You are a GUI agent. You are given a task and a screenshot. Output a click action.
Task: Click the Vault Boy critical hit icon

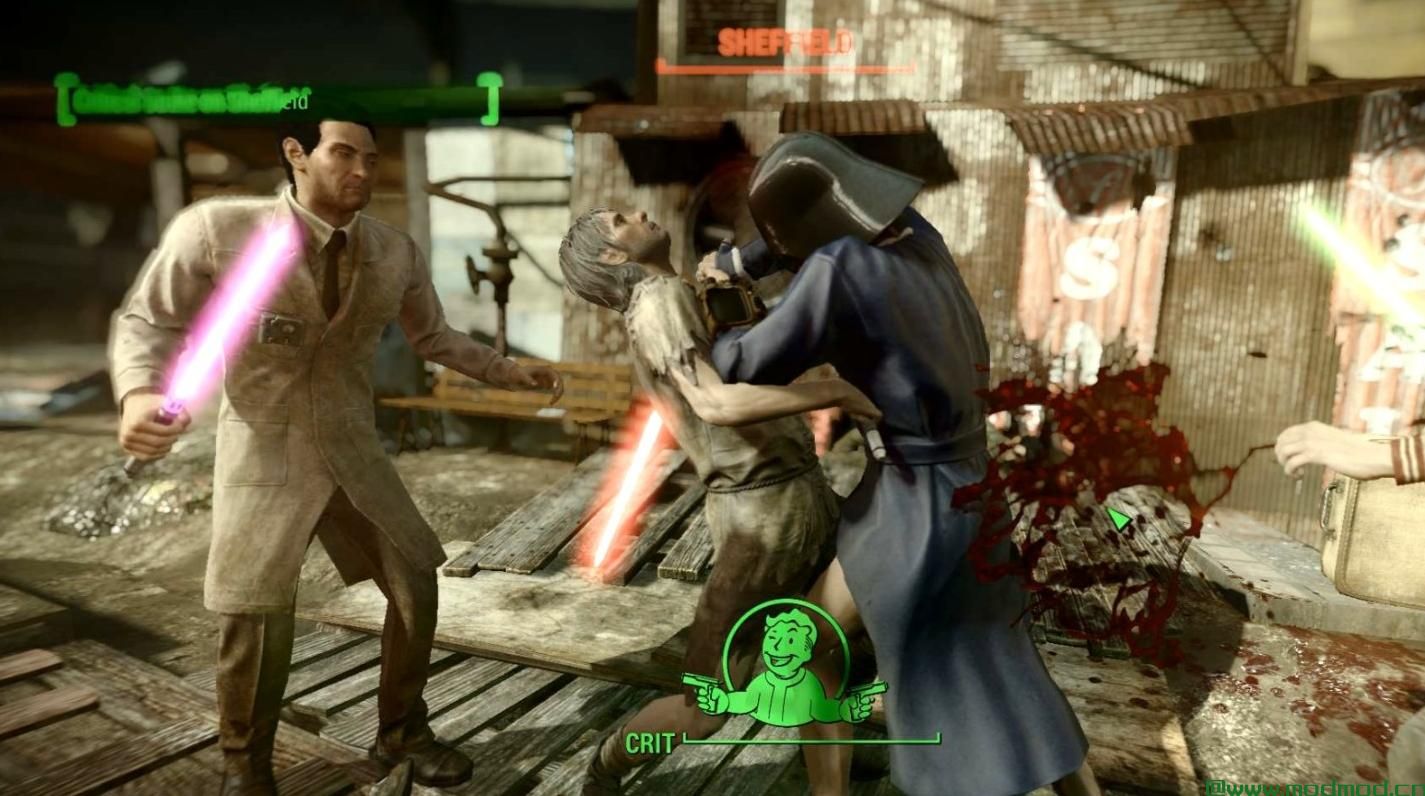pos(785,665)
